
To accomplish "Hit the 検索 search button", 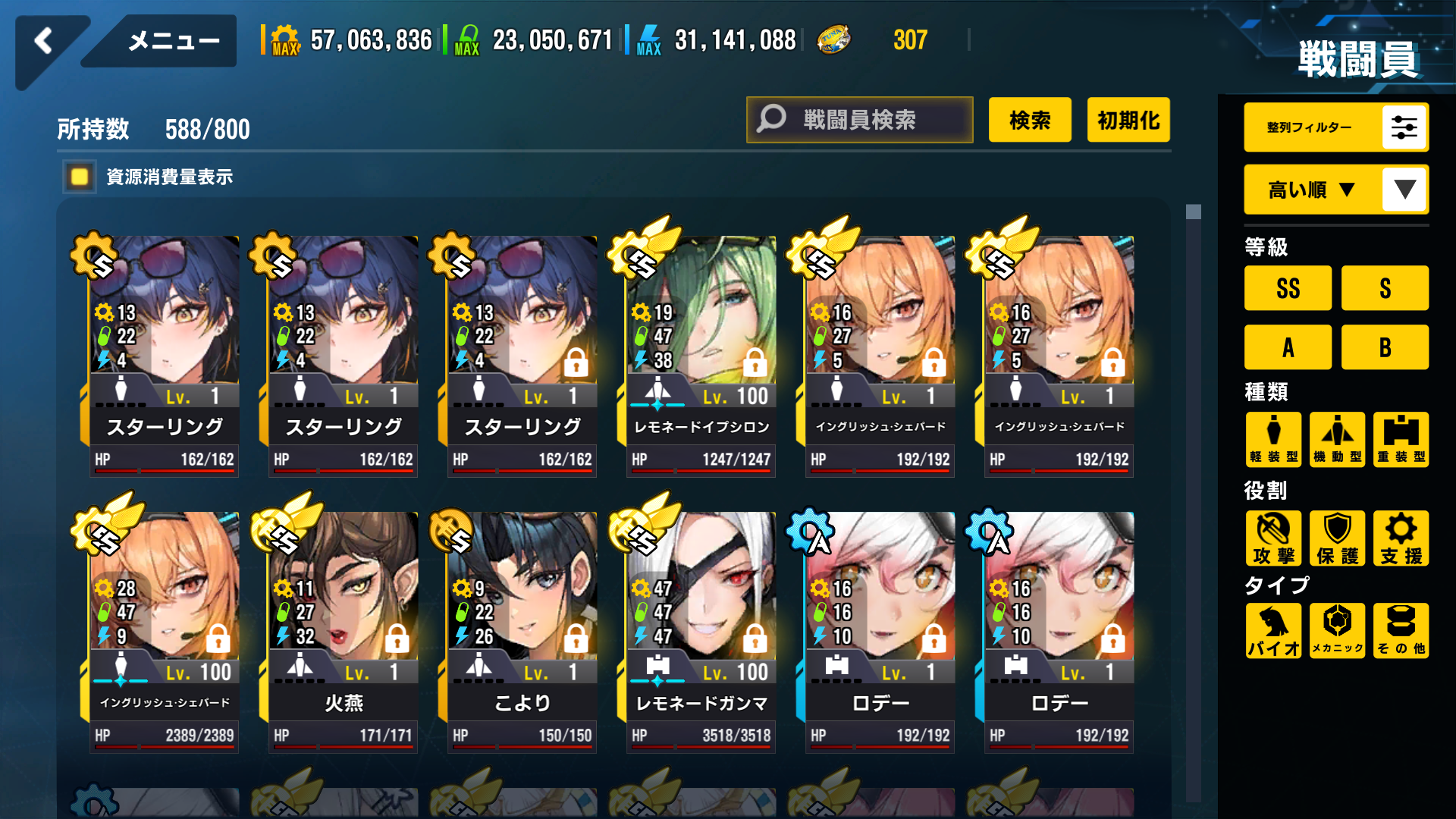I will (x=1030, y=120).
